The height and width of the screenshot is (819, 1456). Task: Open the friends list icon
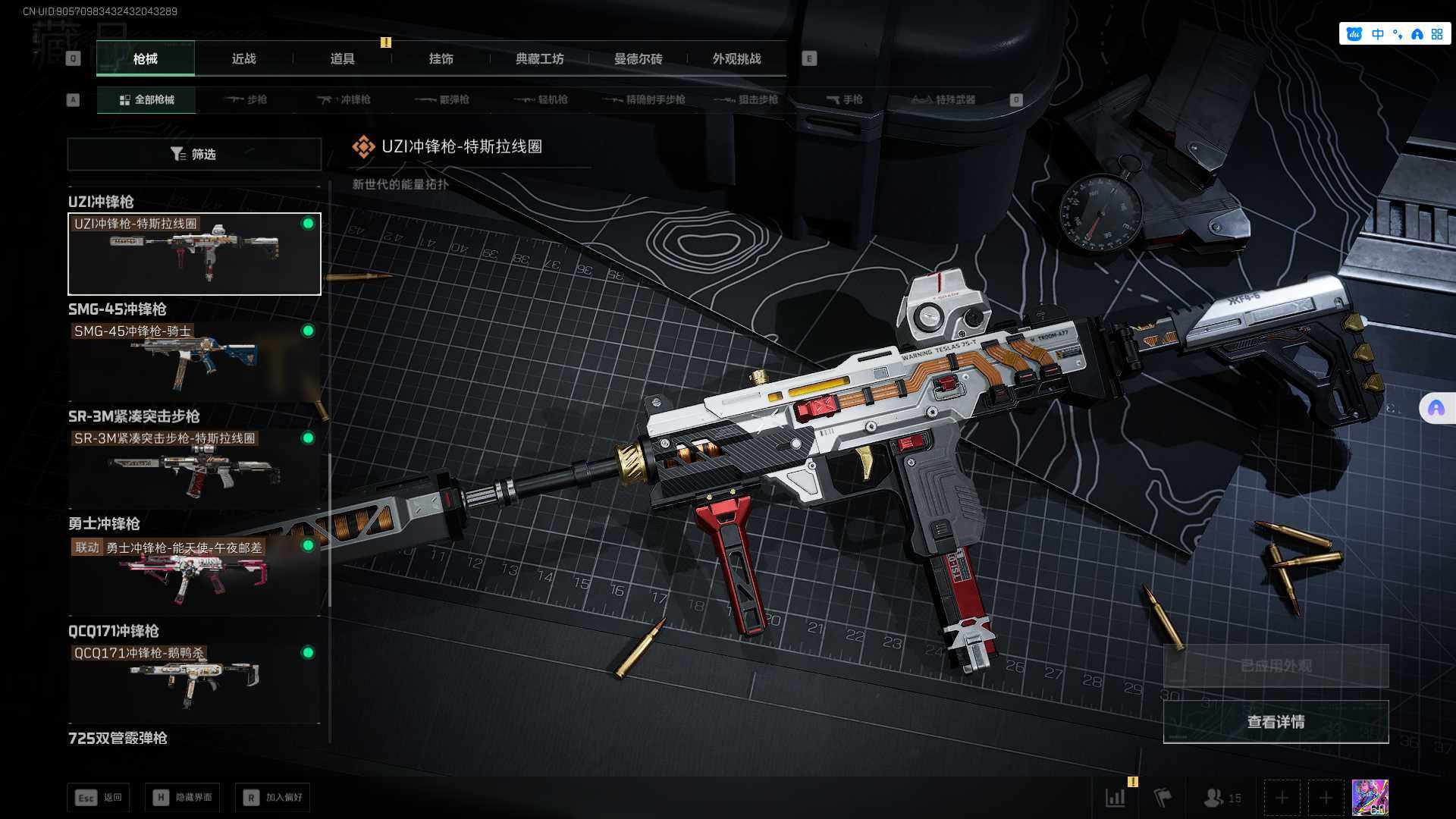[x=1222, y=798]
